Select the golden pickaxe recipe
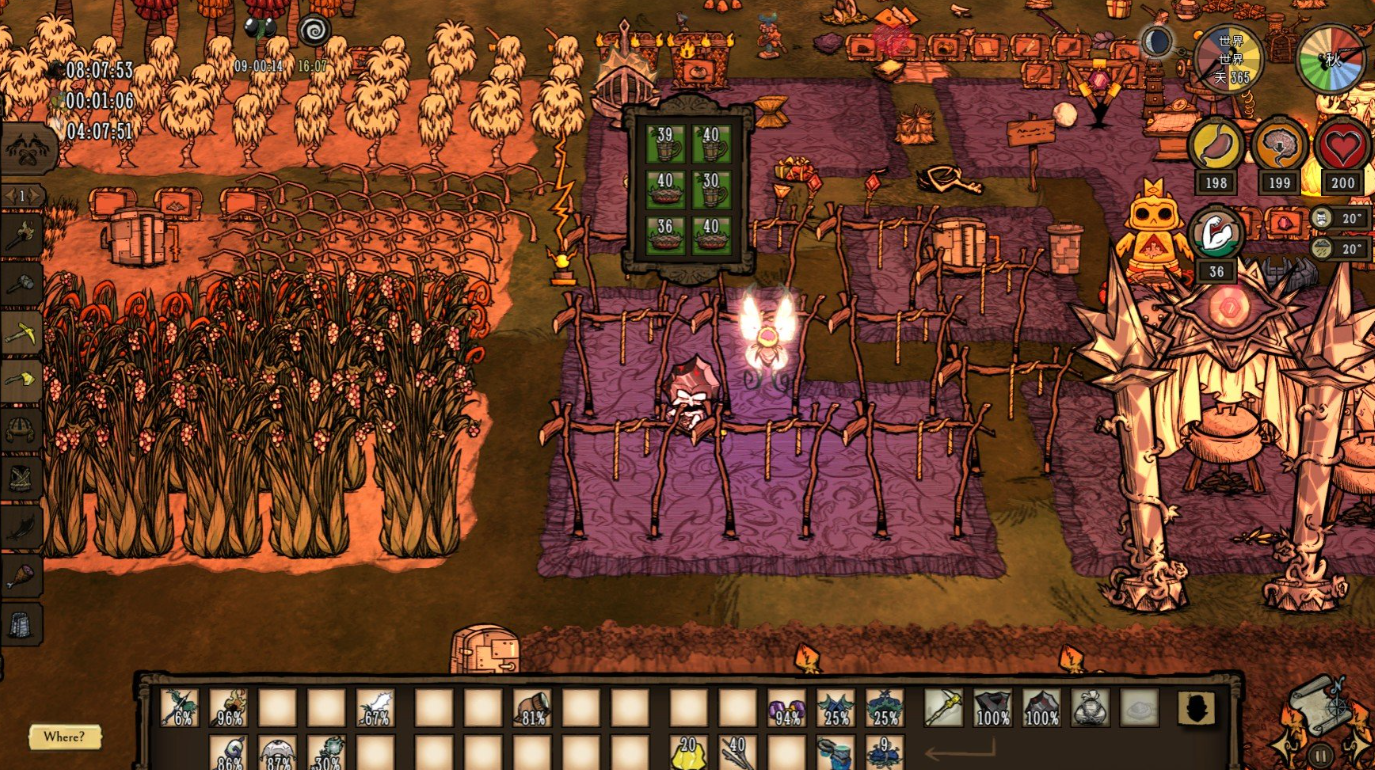Screen dimensions: 1375x770 (x=22, y=333)
